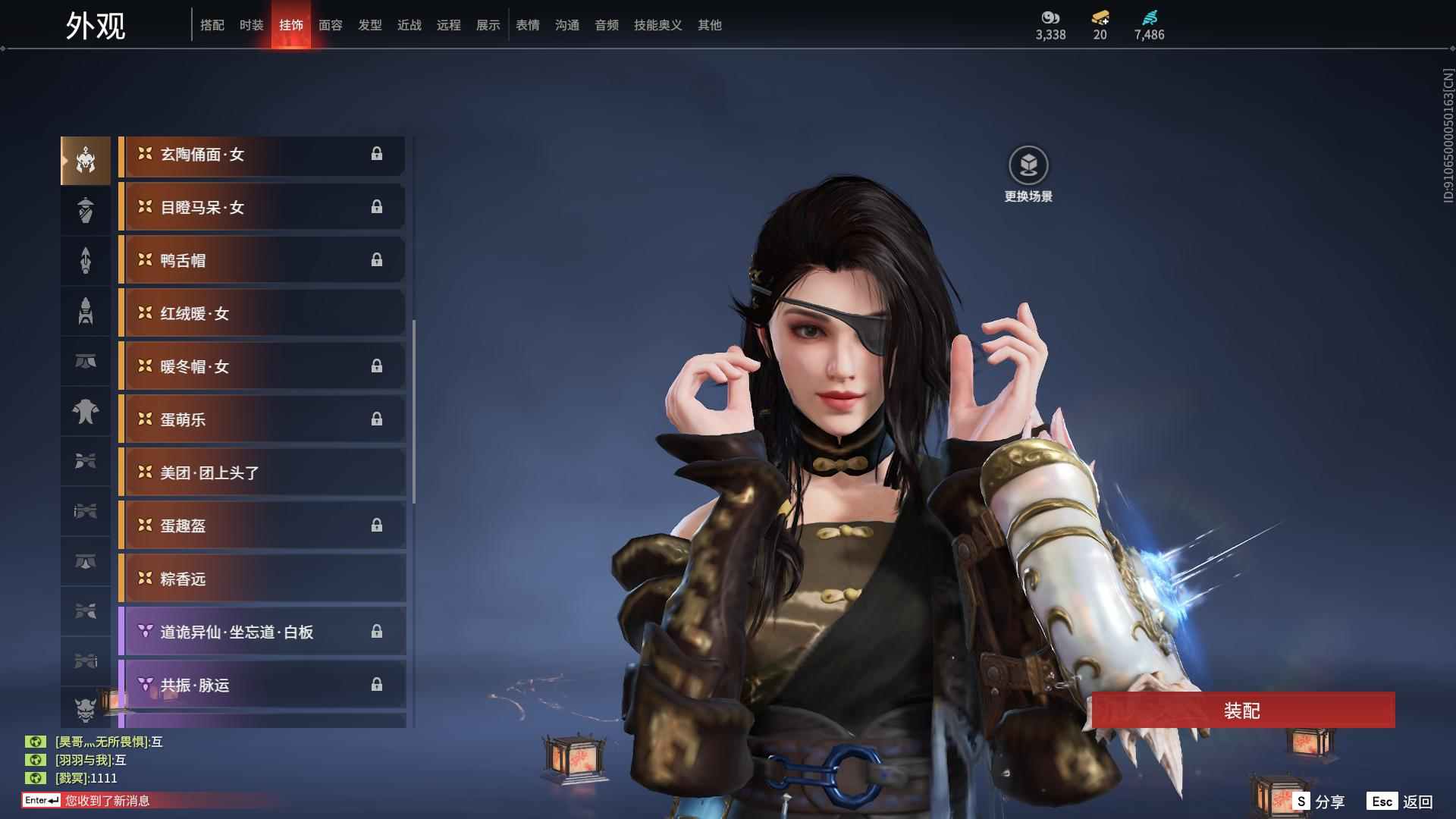Choose the 道诡异仙·坐忘道·白板 entry
Viewport: 1456px width, 819px height.
coord(262,632)
